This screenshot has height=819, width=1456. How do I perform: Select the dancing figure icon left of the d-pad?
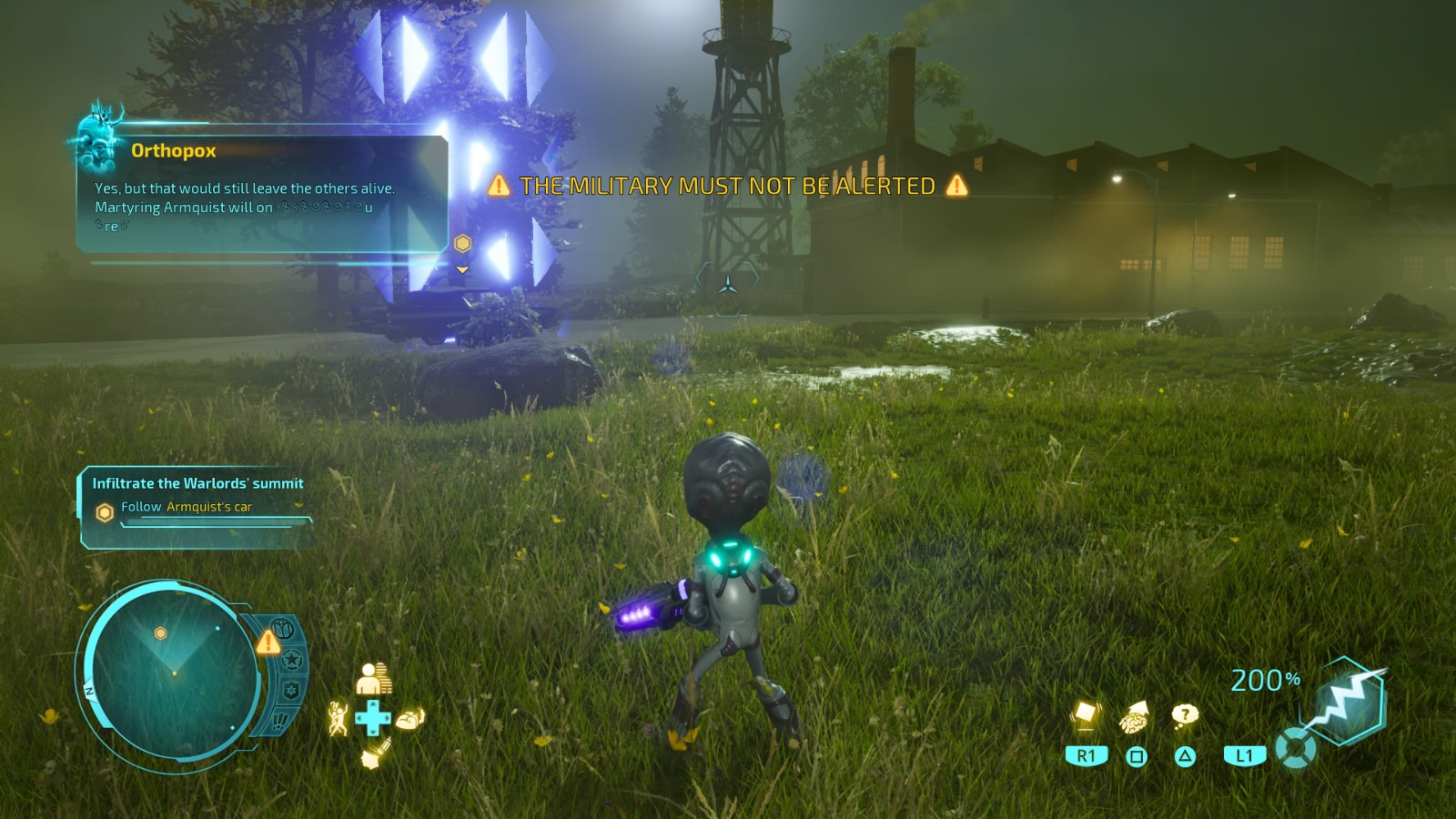[x=339, y=718]
